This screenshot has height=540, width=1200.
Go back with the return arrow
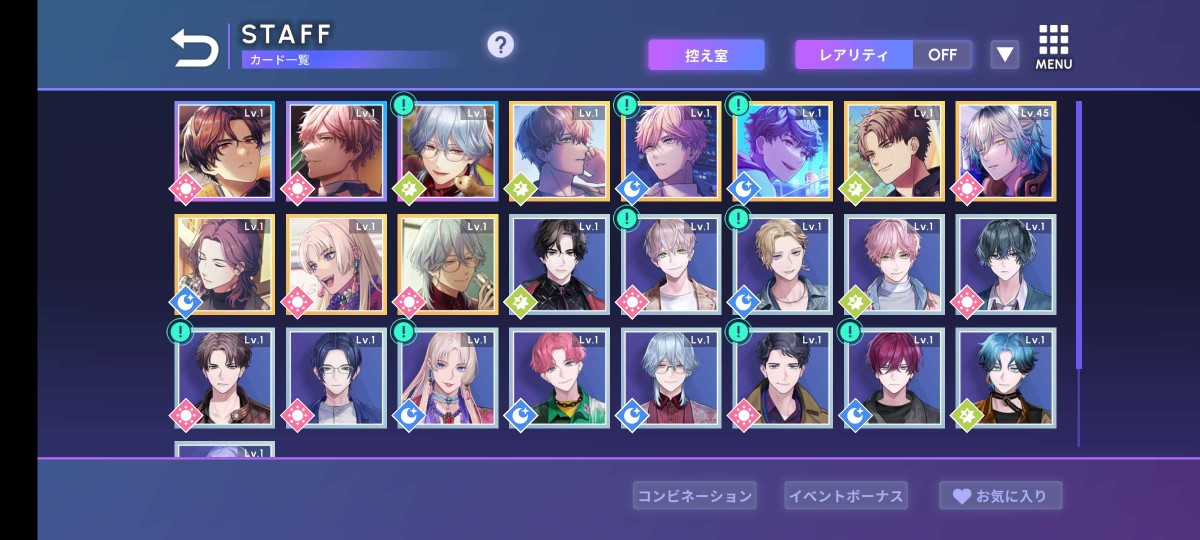point(194,47)
